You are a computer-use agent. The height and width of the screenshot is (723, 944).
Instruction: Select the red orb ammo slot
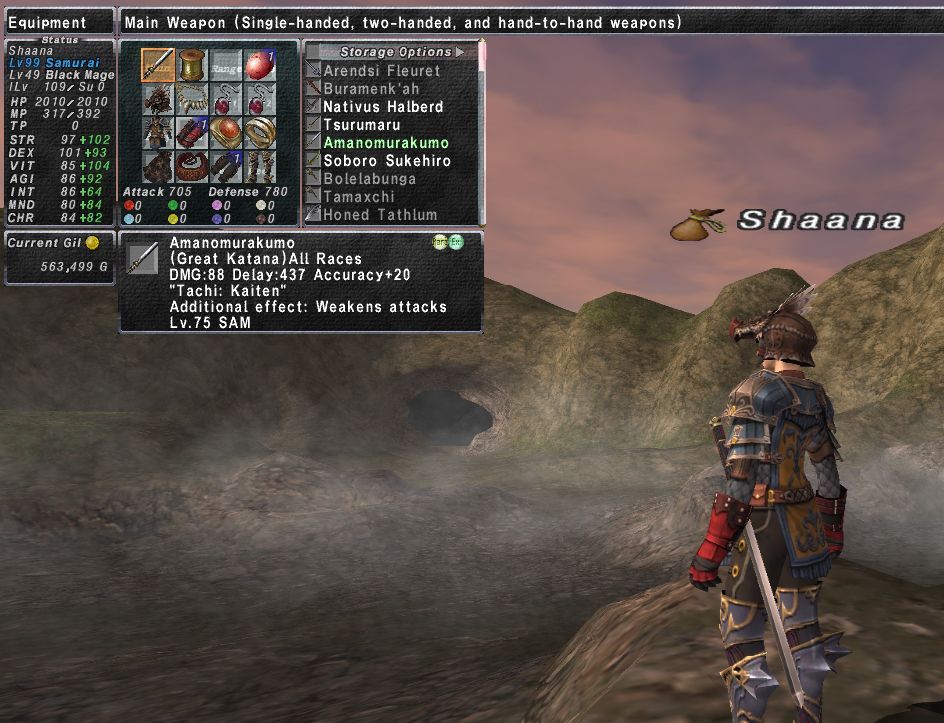click(260, 65)
